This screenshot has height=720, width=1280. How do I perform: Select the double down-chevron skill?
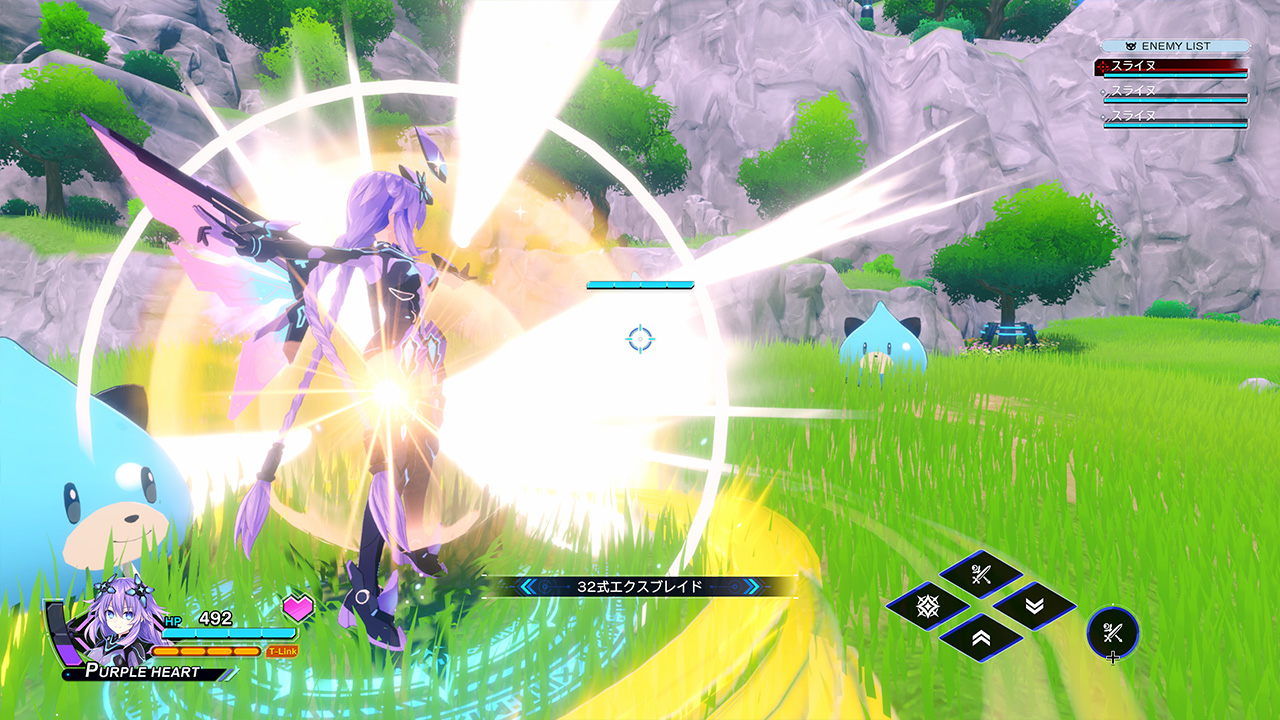pos(1034,606)
